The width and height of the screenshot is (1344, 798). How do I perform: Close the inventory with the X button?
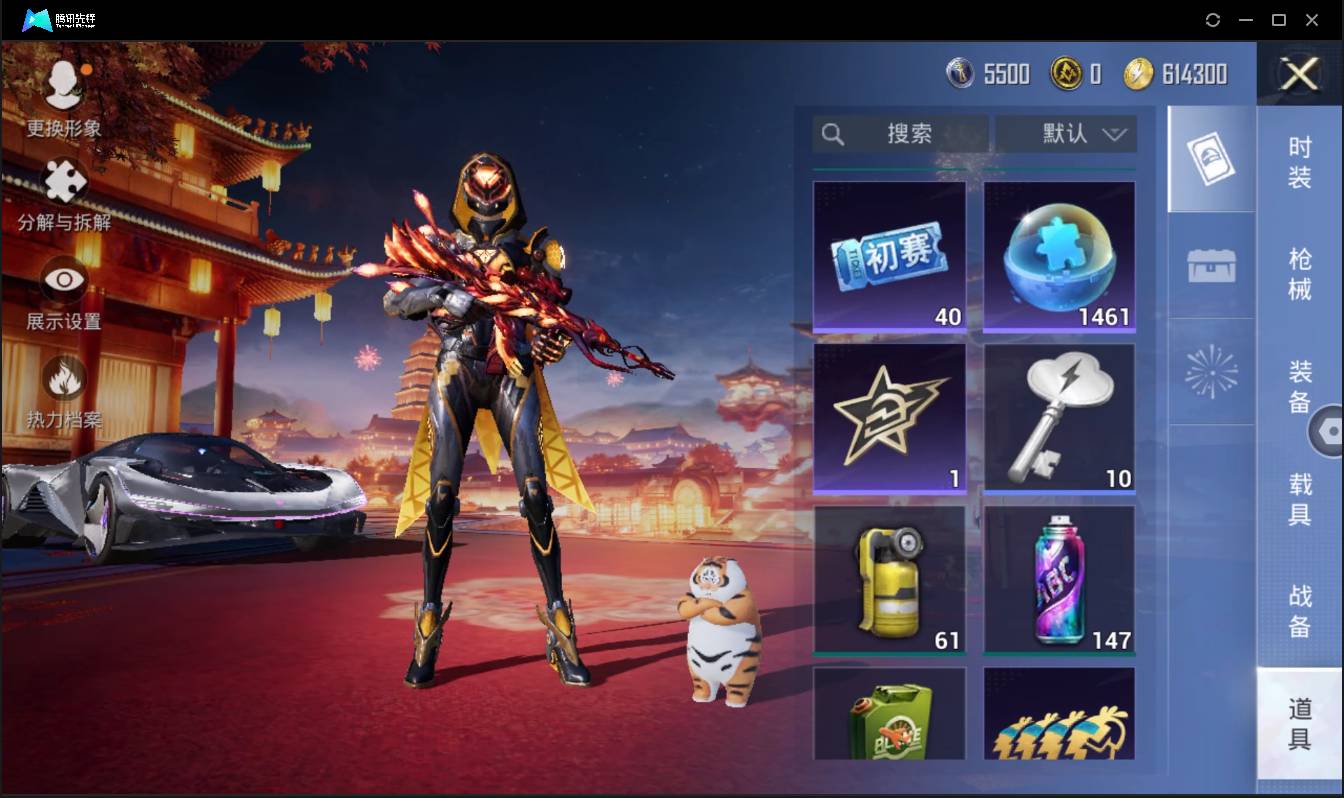point(1299,74)
